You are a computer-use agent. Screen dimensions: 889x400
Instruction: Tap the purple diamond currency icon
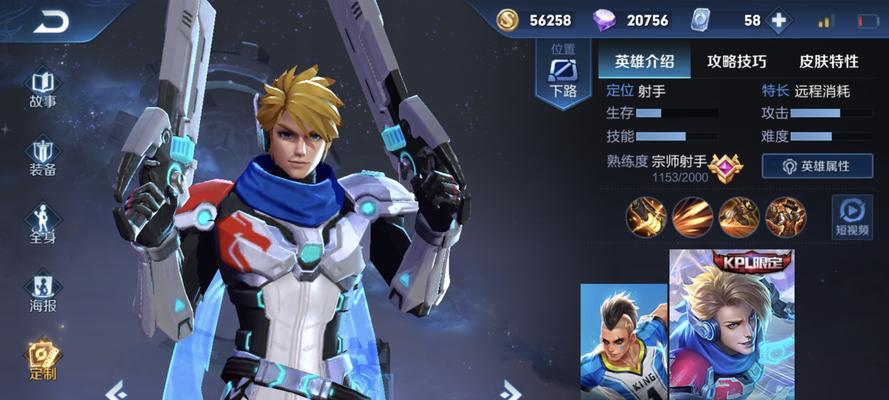604,20
